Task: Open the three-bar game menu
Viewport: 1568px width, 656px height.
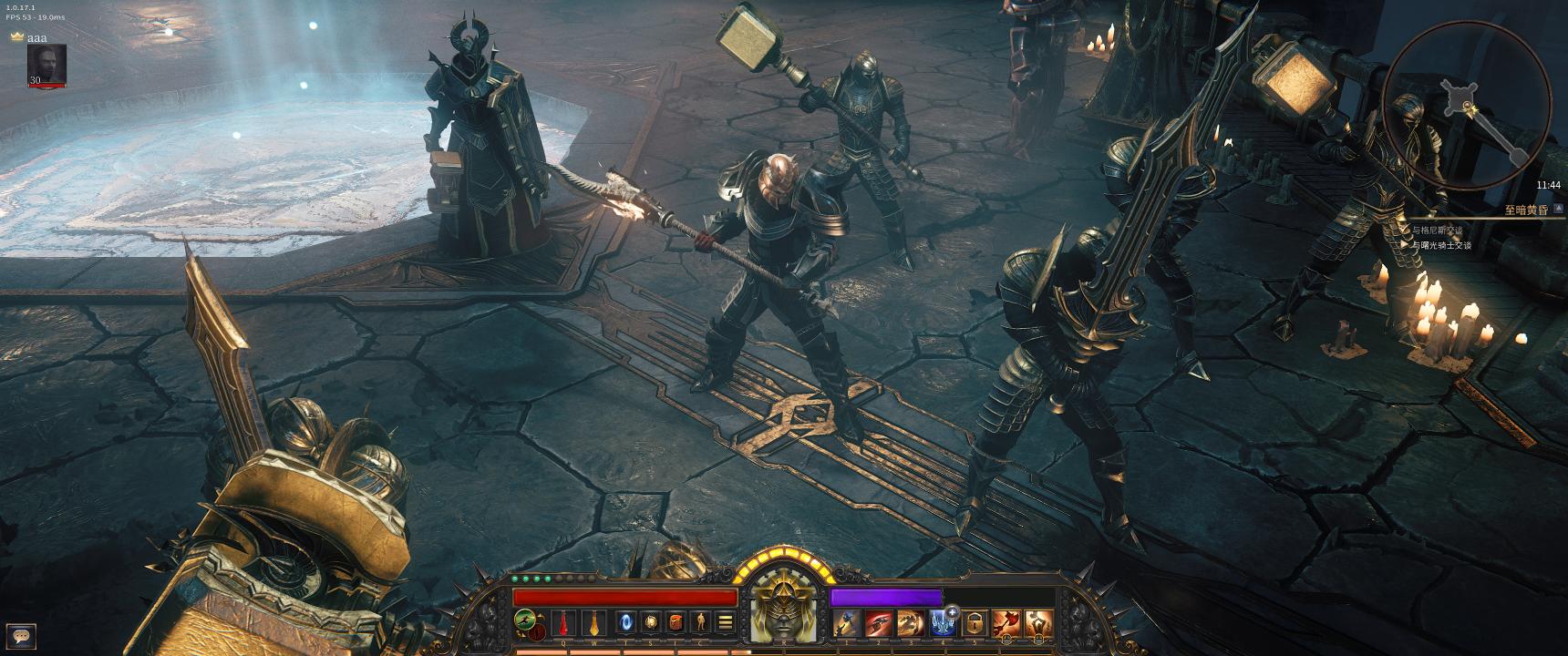Action: (x=726, y=622)
